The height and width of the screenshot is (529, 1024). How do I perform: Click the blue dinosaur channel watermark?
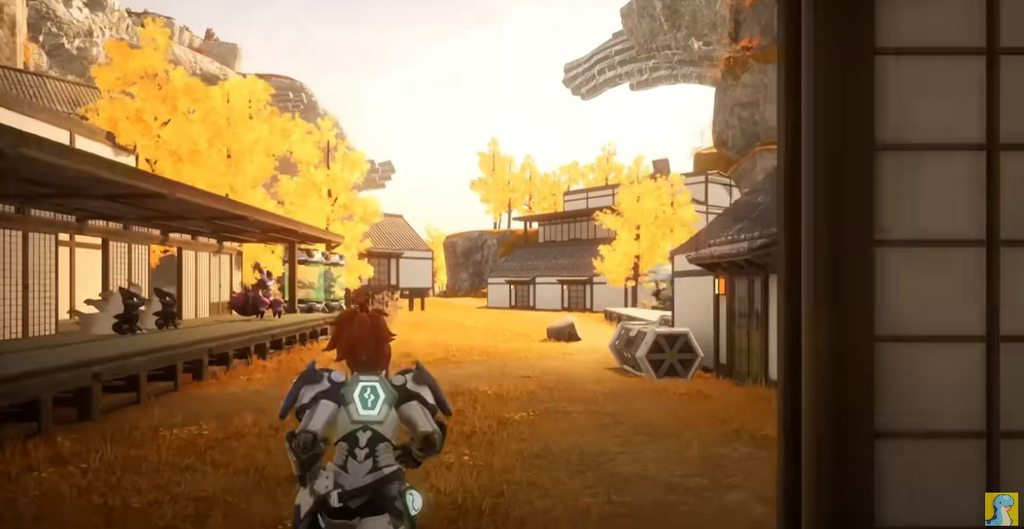pos(1001,508)
